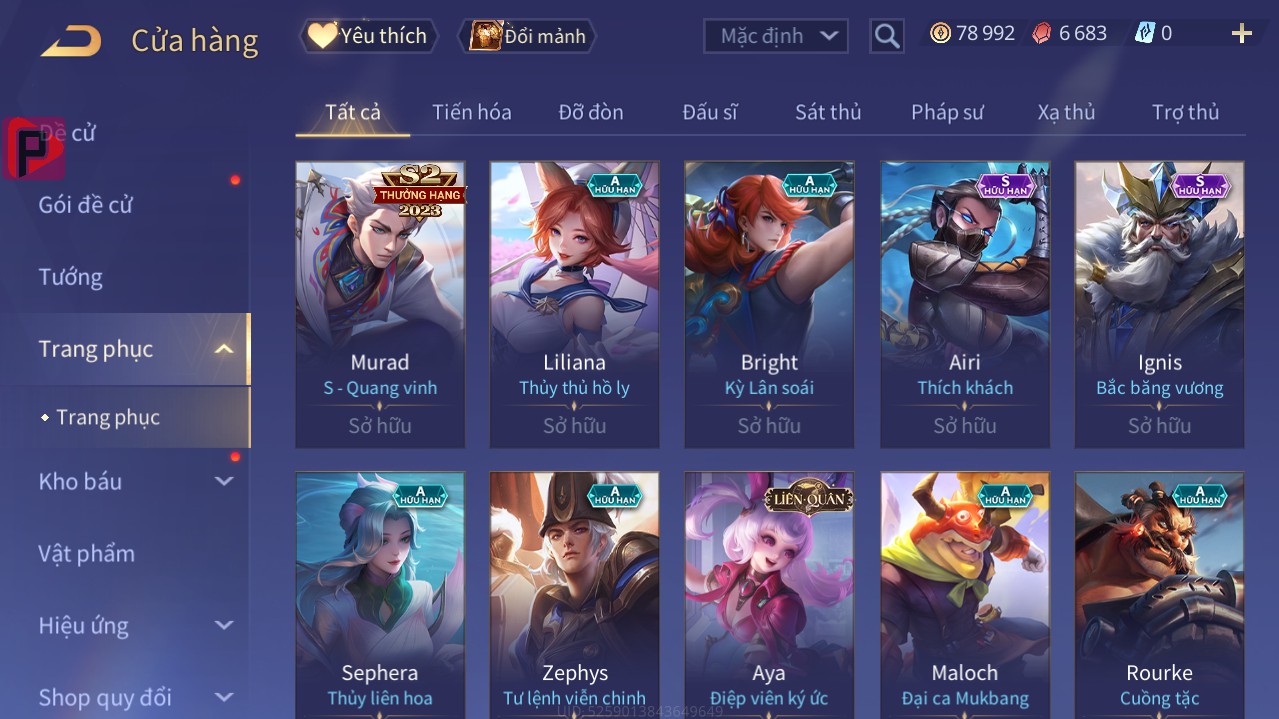
Task: Open the Tướng shop section
Action: [71, 277]
